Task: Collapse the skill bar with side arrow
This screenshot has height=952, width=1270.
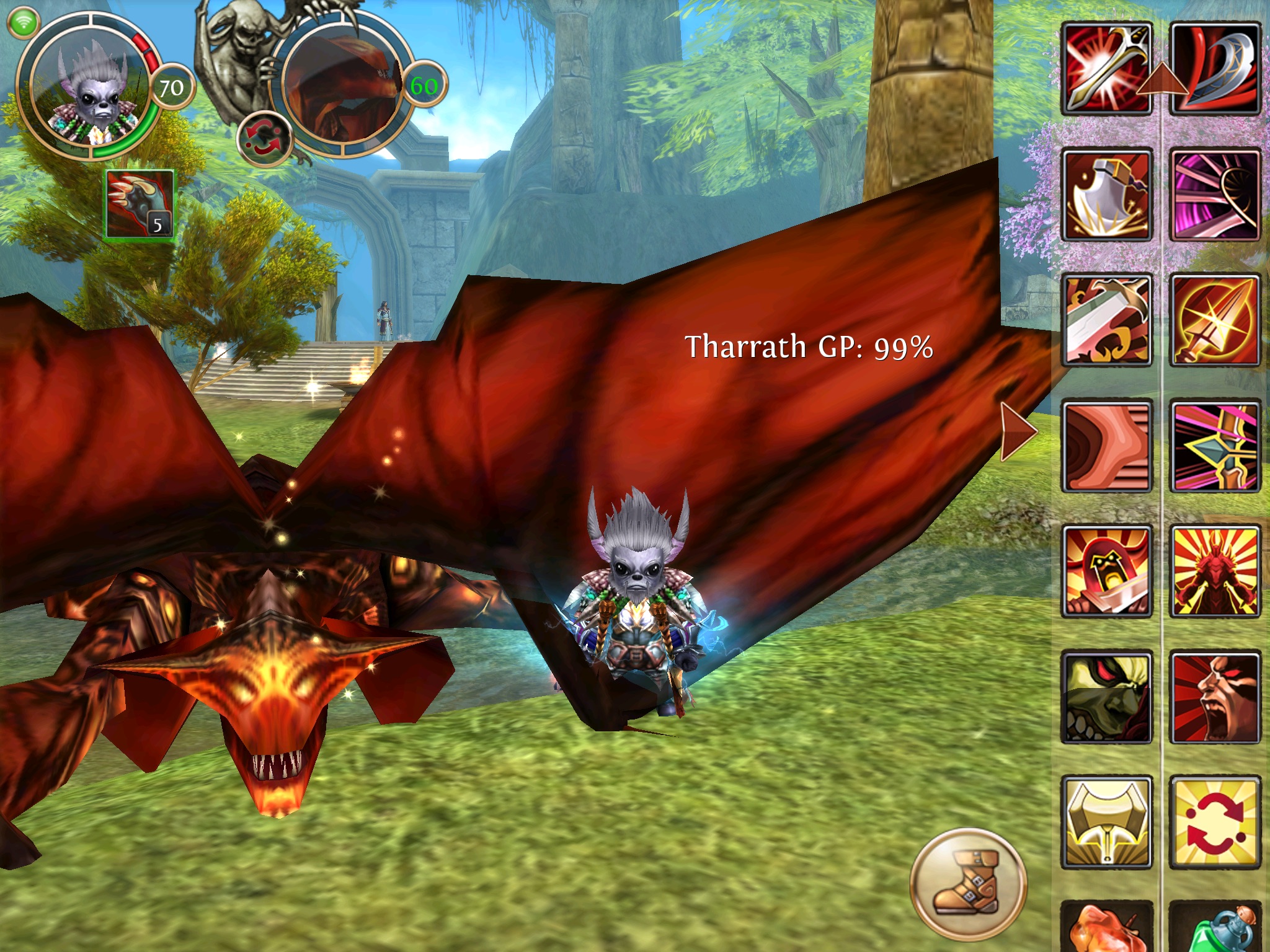Action: [1017, 431]
